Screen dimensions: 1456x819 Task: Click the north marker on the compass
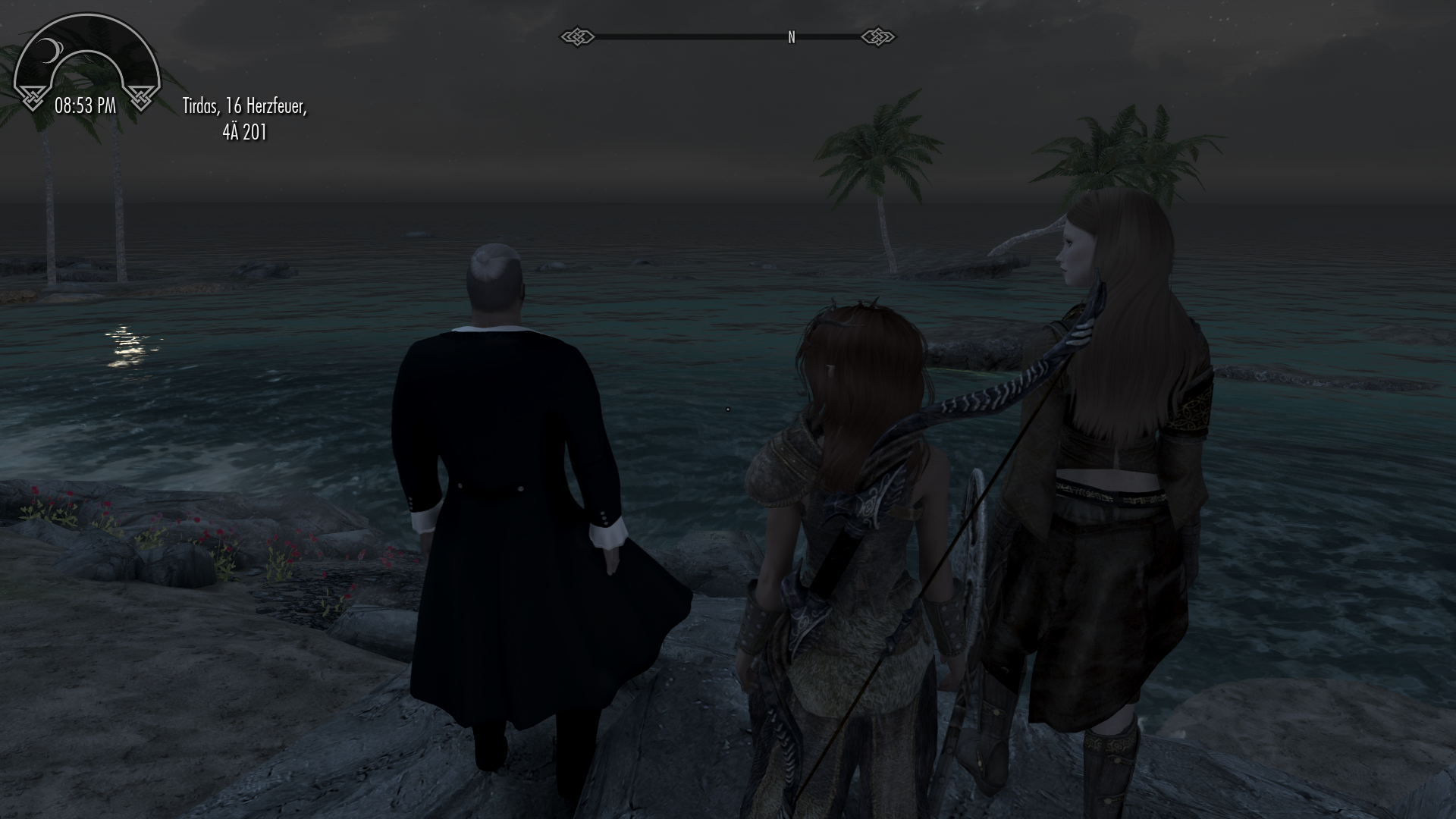[x=791, y=37]
